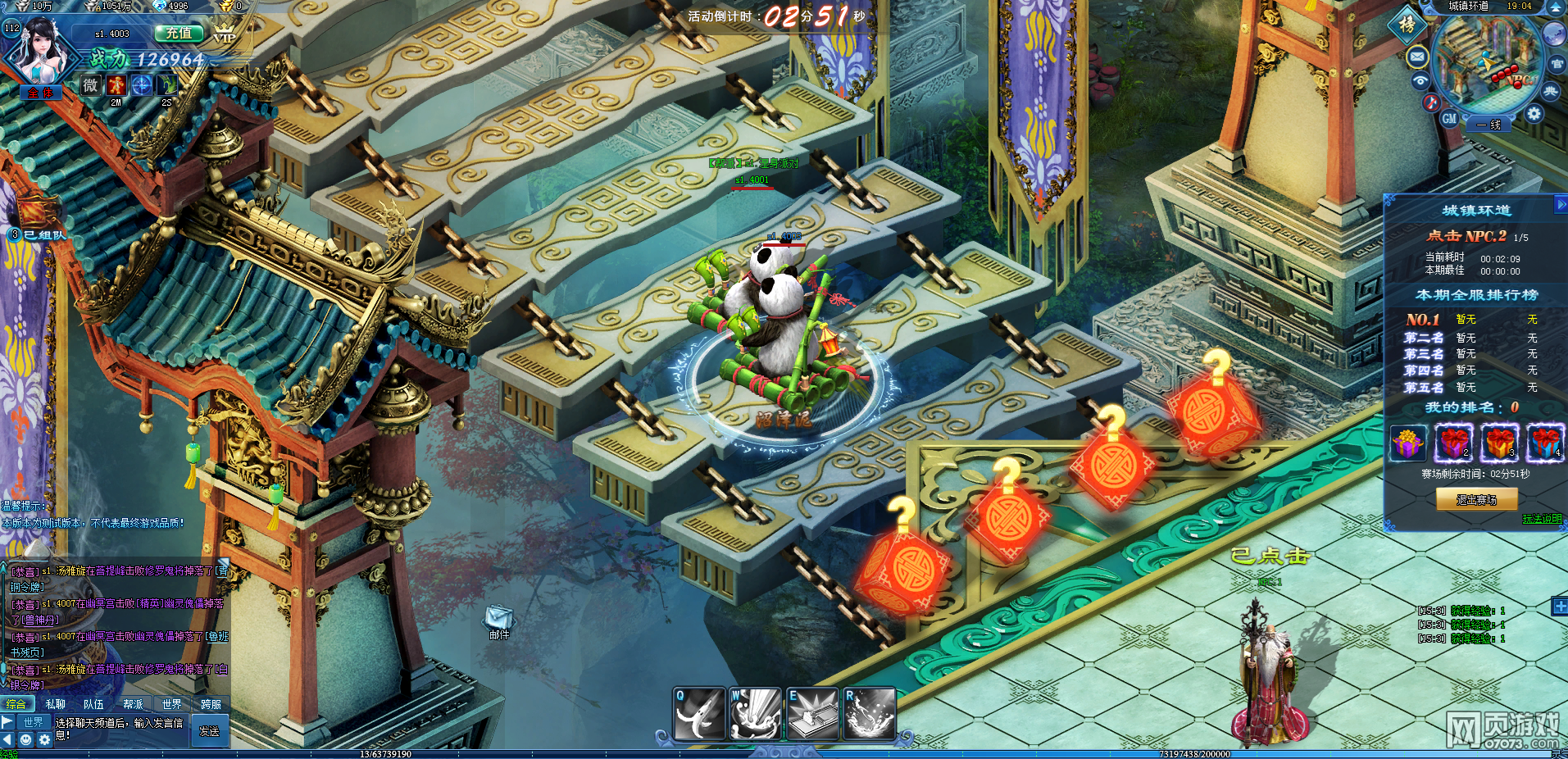Open the mail envelope icon by the minimap

(x=1417, y=57)
